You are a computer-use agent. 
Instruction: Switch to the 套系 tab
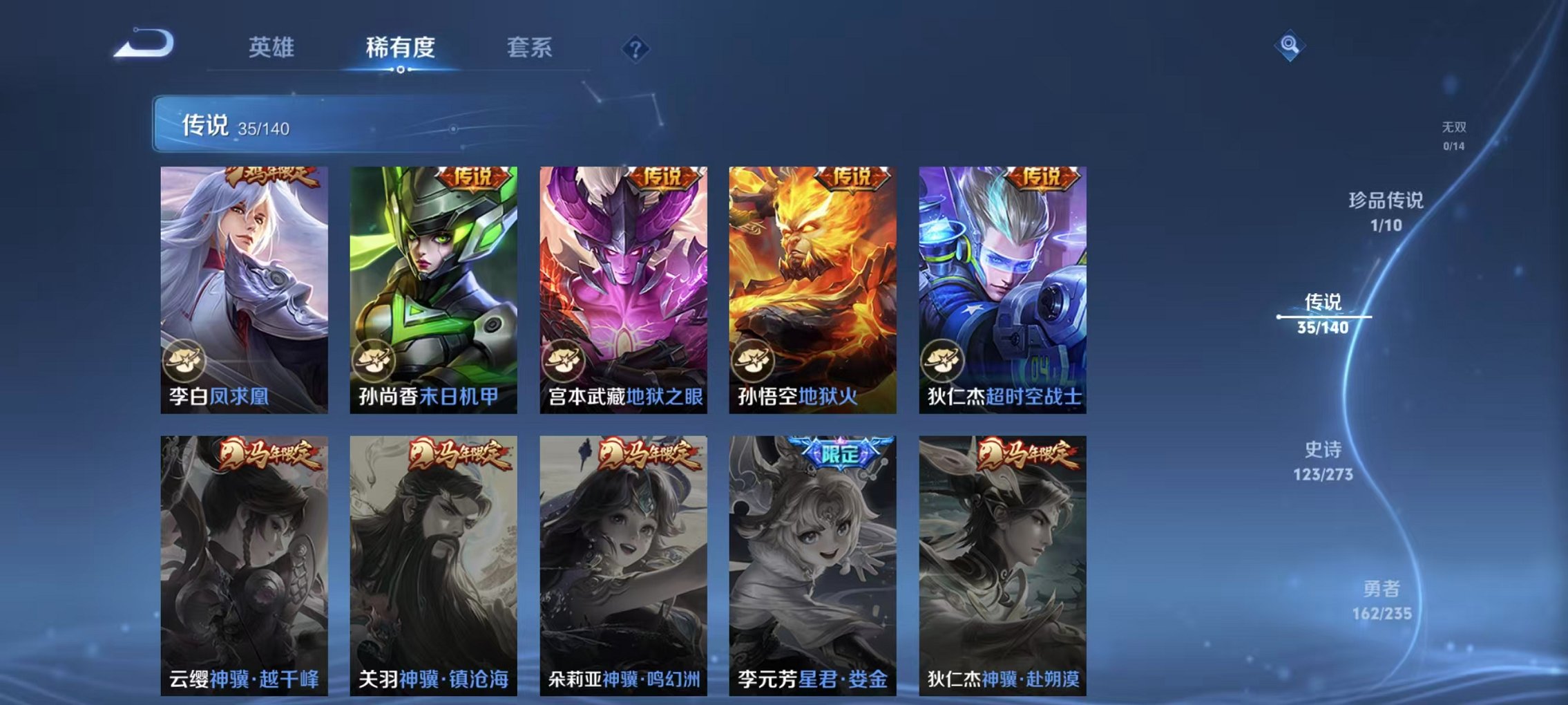click(528, 47)
